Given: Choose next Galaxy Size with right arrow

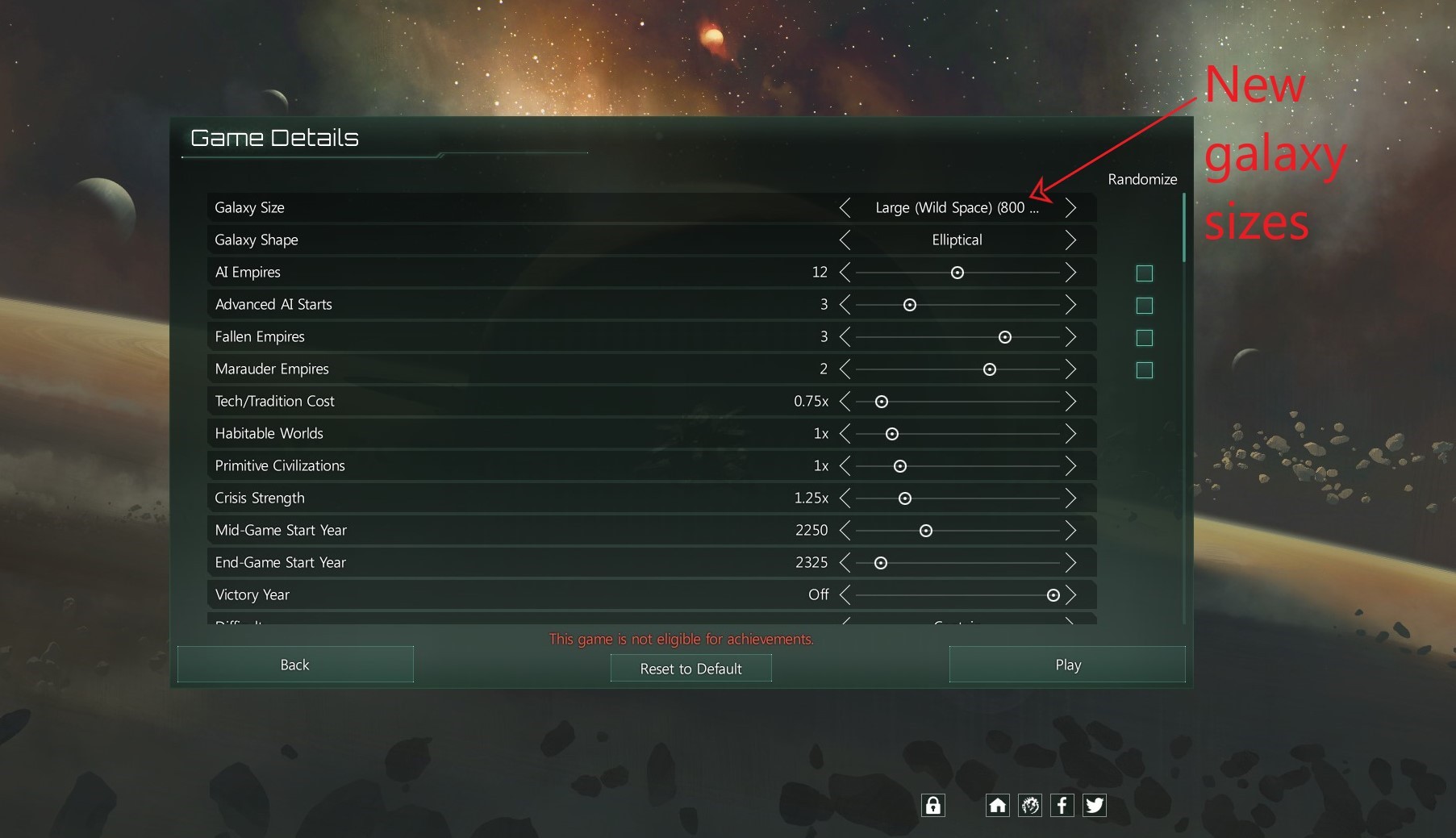Looking at the screenshot, I should click(x=1070, y=208).
